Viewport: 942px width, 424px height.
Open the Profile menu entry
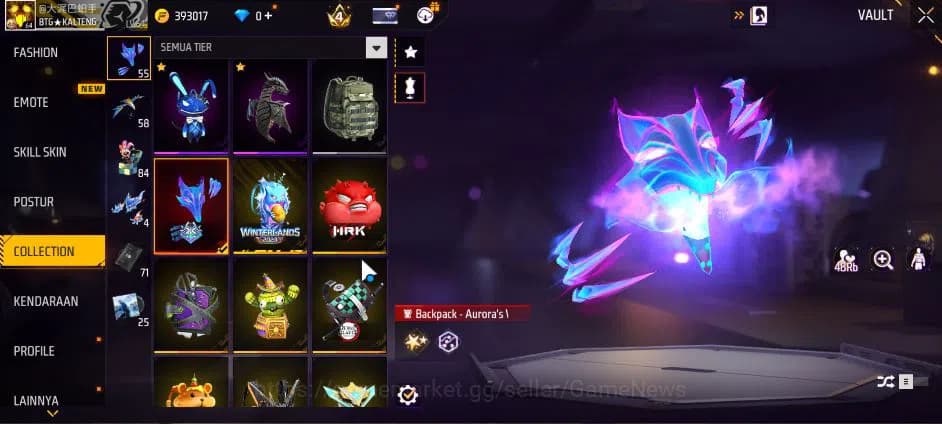point(34,351)
